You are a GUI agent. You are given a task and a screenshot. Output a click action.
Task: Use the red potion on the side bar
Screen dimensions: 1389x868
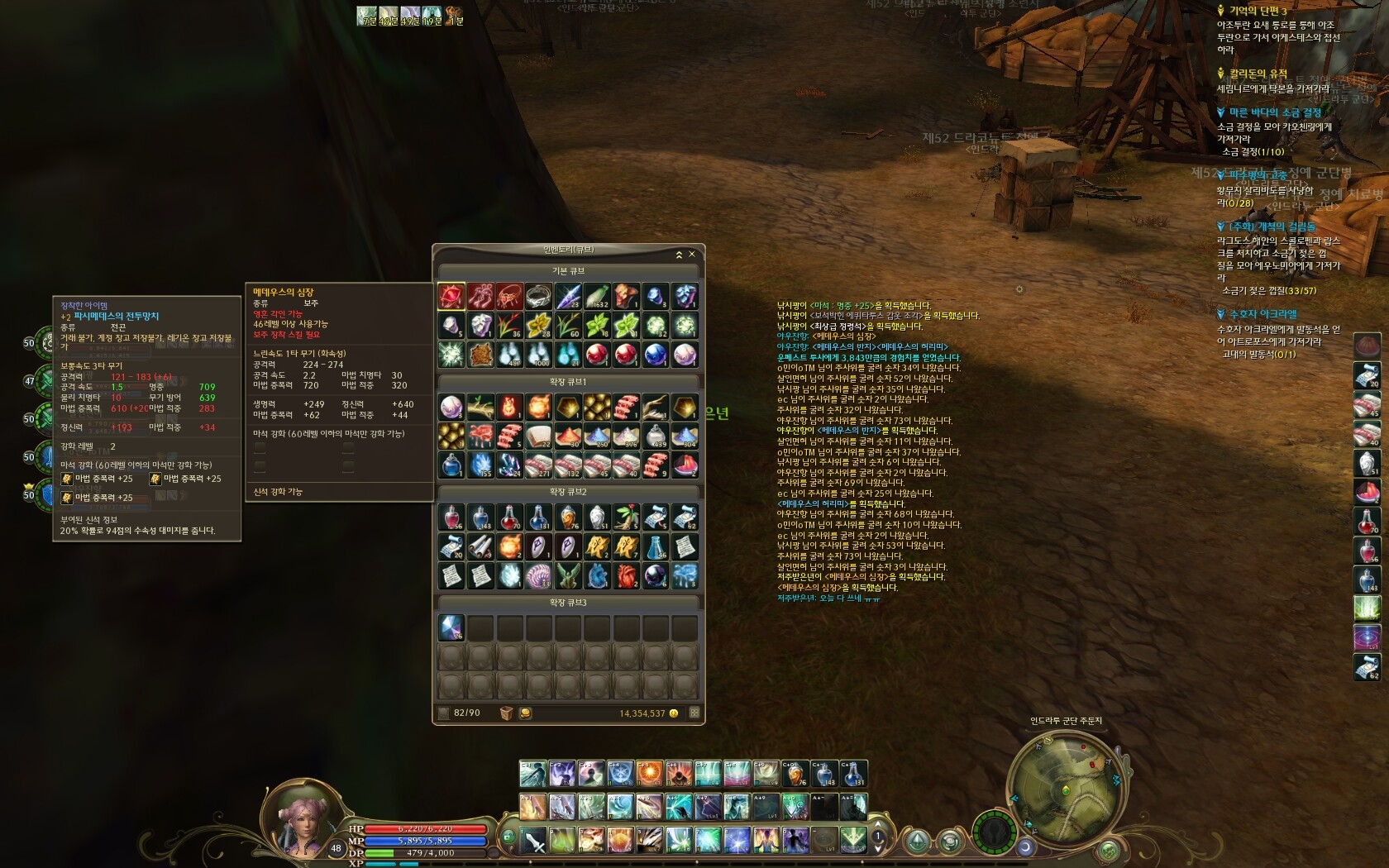click(1367, 521)
